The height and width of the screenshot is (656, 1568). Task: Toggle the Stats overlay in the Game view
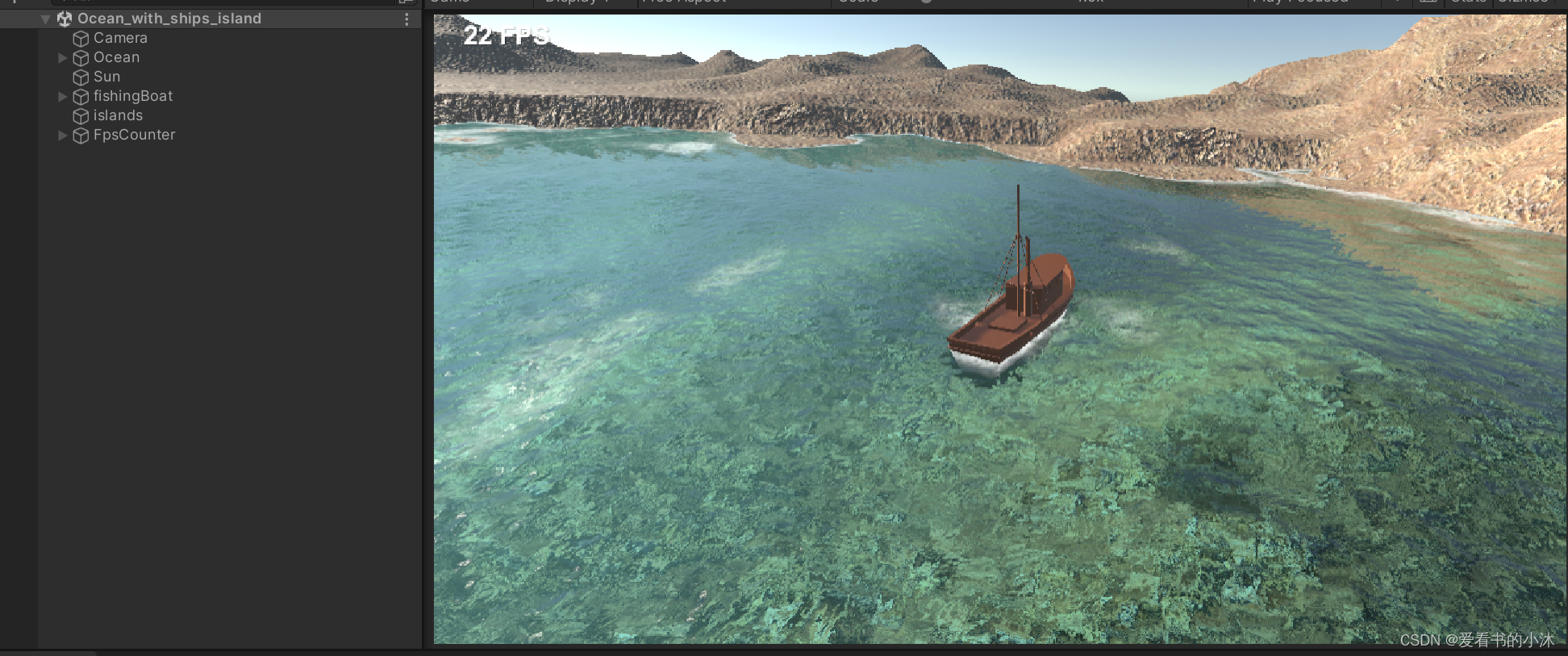pyautogui.click(x=1470, y=2)
